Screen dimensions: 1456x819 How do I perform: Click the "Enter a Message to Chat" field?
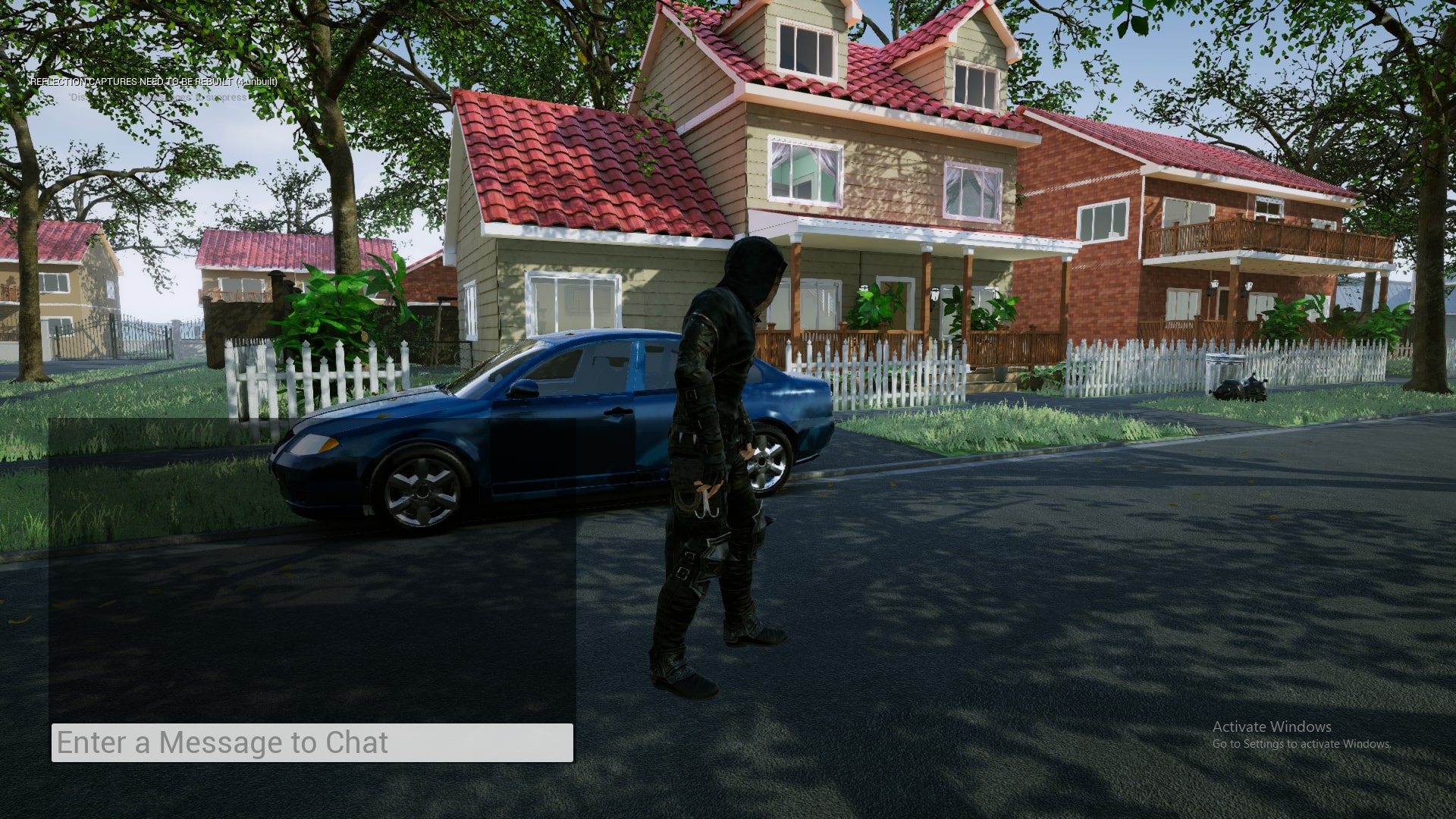tap(312, 742)
